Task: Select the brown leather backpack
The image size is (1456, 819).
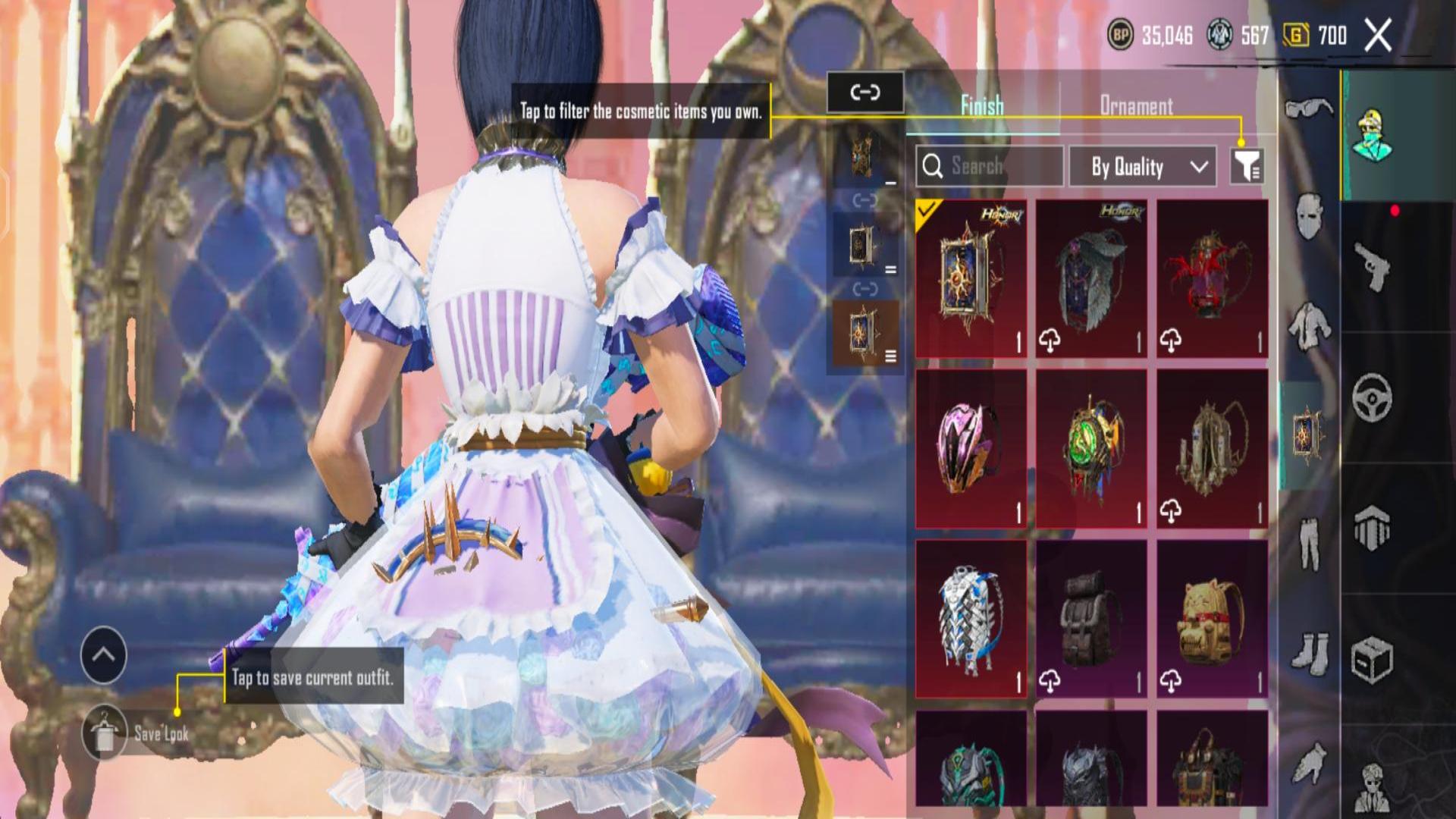Action: (1091, 619)
